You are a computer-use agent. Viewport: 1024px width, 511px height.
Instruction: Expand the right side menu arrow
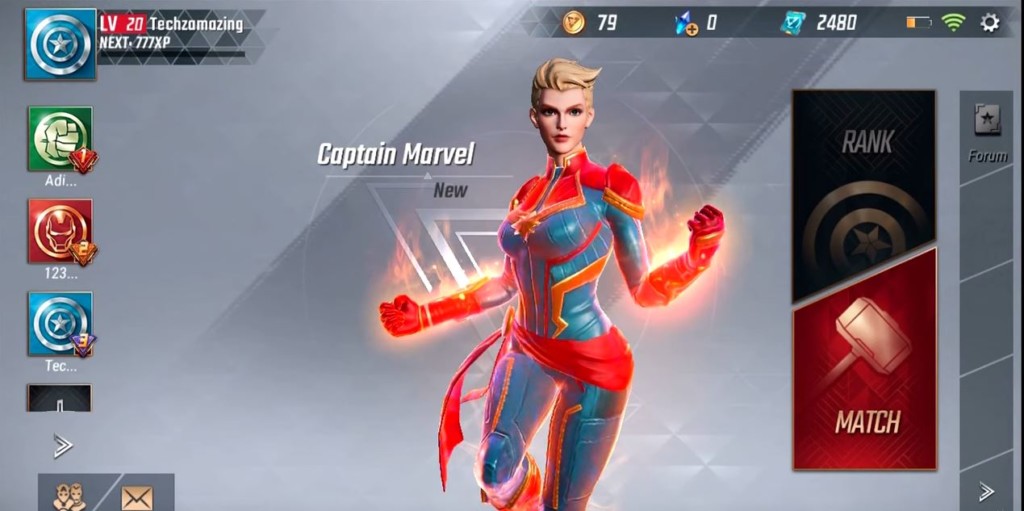point(986,491)
